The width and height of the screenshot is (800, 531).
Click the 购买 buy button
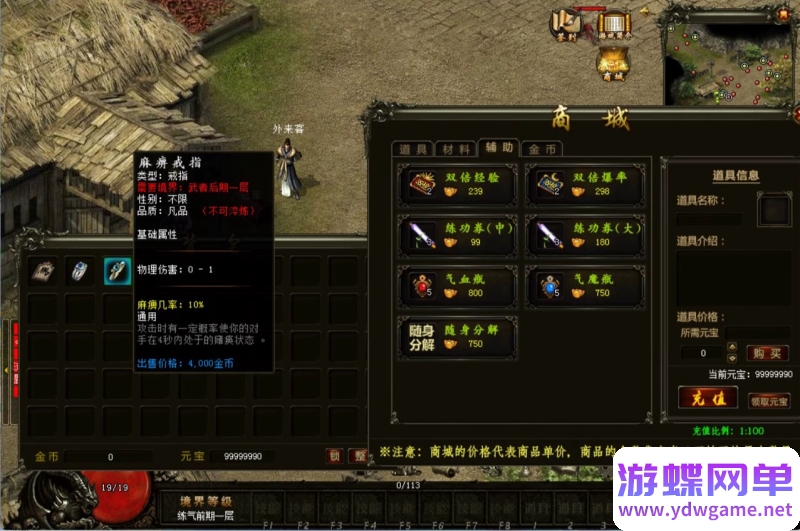(x=768, y=353)
